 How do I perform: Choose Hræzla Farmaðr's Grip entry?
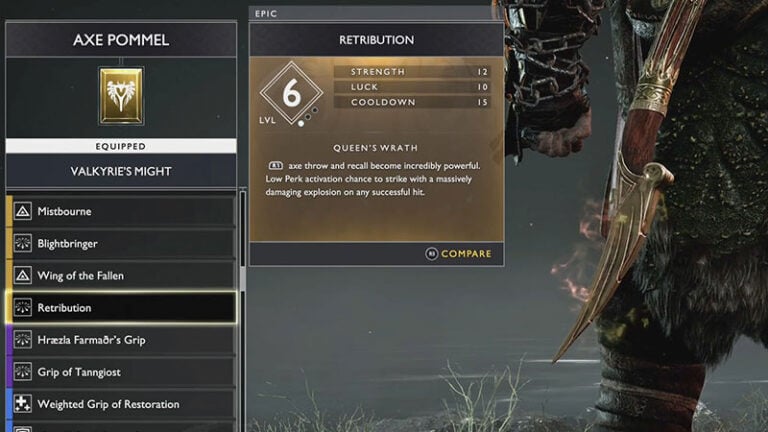pos(120,340)
